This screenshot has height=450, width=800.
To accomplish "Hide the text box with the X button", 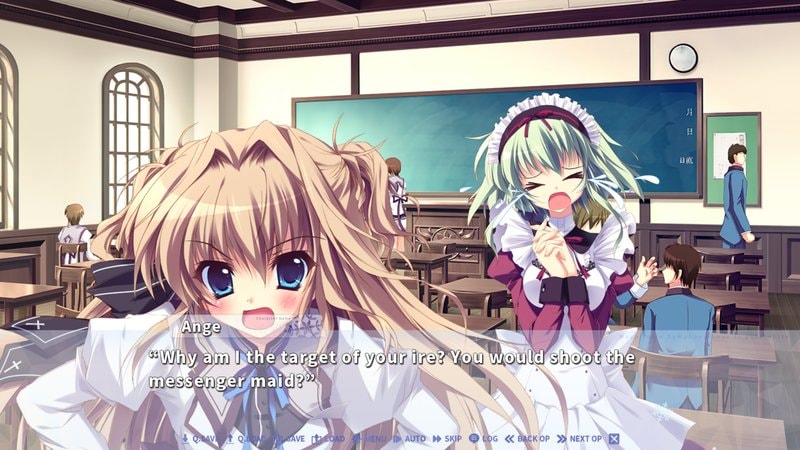I will click(614, 439).
